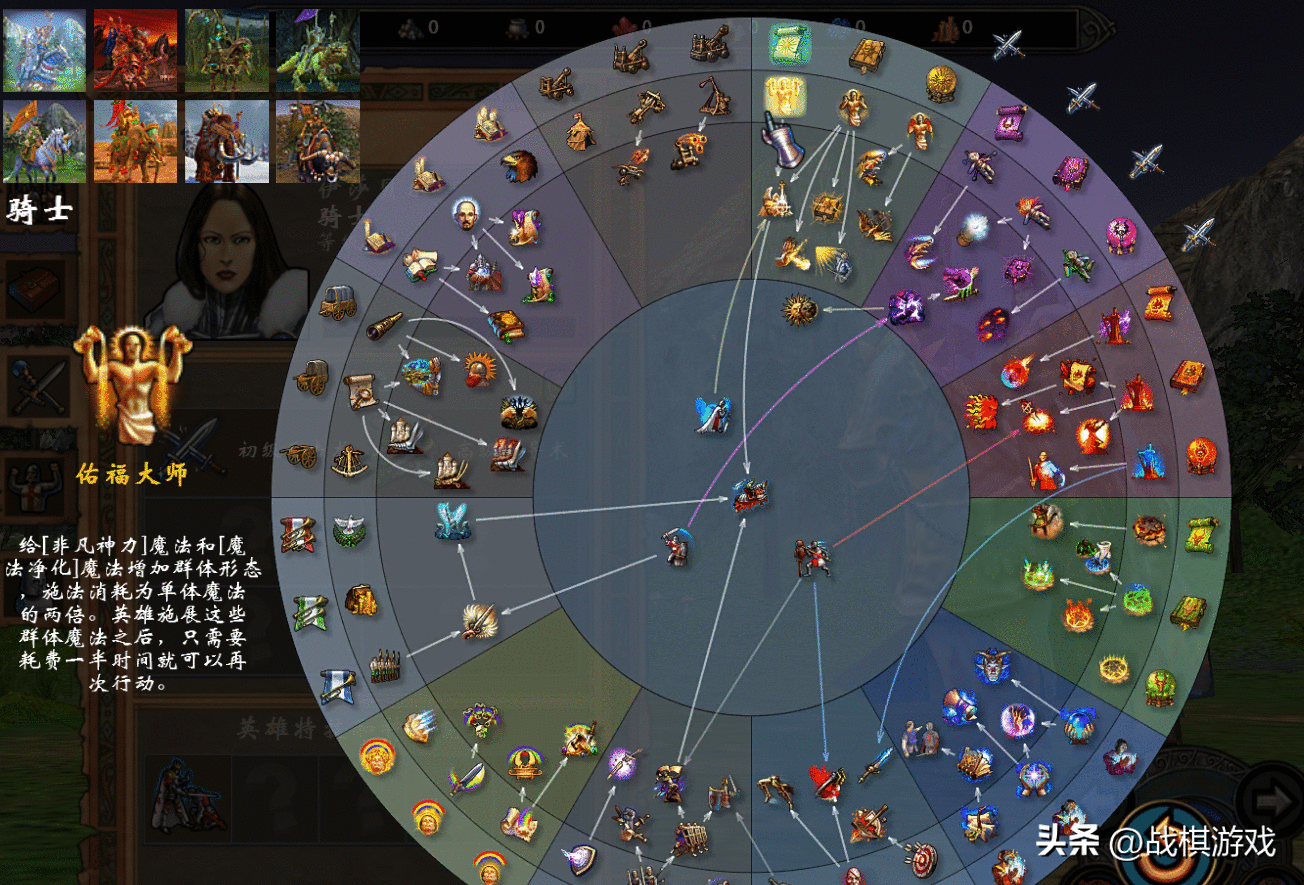Pick the voodoo doll skill icon
The height and width of the screenshot is (885, 1304).
(x=979, y=164)
